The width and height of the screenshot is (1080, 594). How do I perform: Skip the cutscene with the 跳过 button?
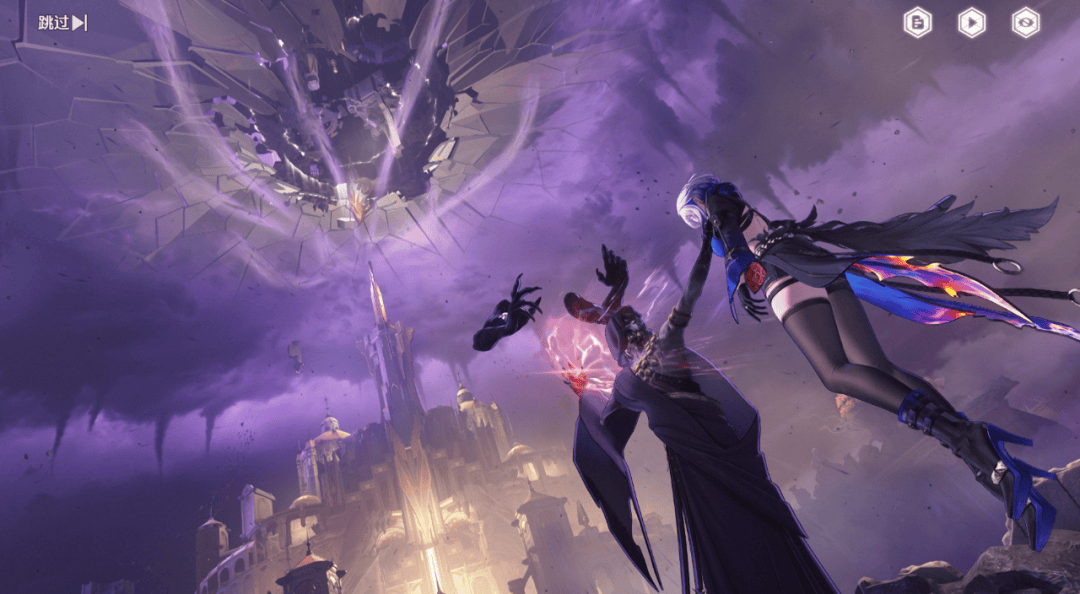pos(62,22)
